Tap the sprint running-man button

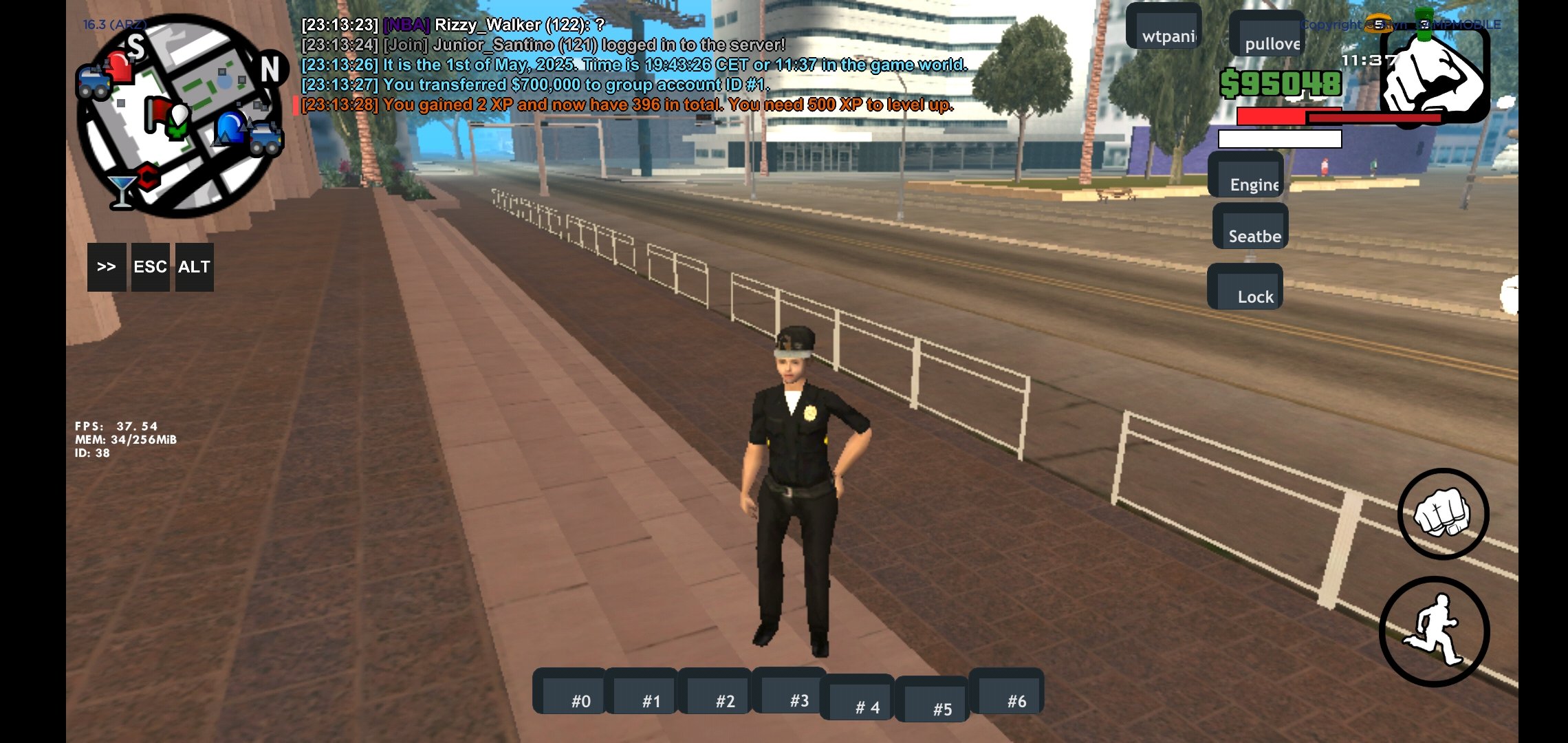[1435, 632]
